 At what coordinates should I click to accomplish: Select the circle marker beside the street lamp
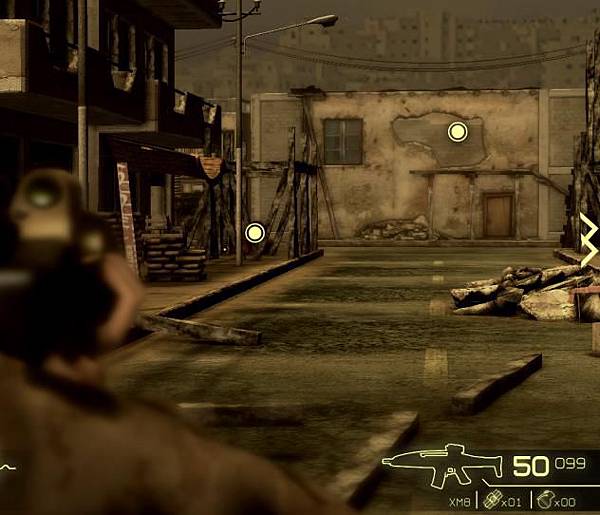point(254,233)
